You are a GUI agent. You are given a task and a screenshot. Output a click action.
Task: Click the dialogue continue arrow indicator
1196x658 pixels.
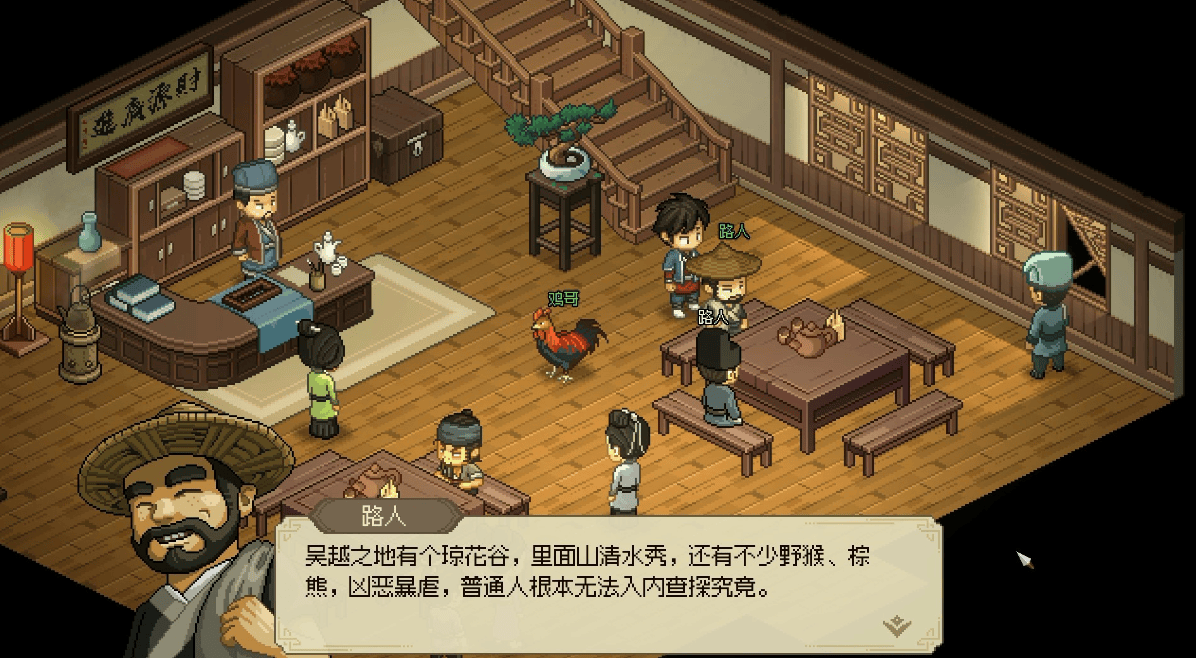(x=897, y=626)
